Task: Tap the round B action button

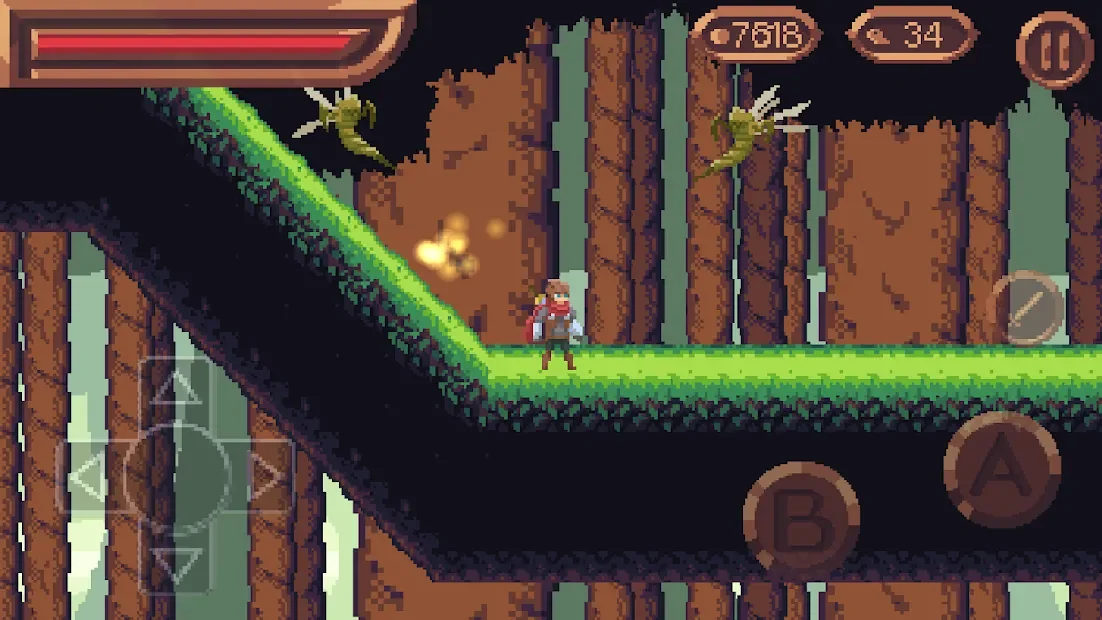Action: point(801,519)
